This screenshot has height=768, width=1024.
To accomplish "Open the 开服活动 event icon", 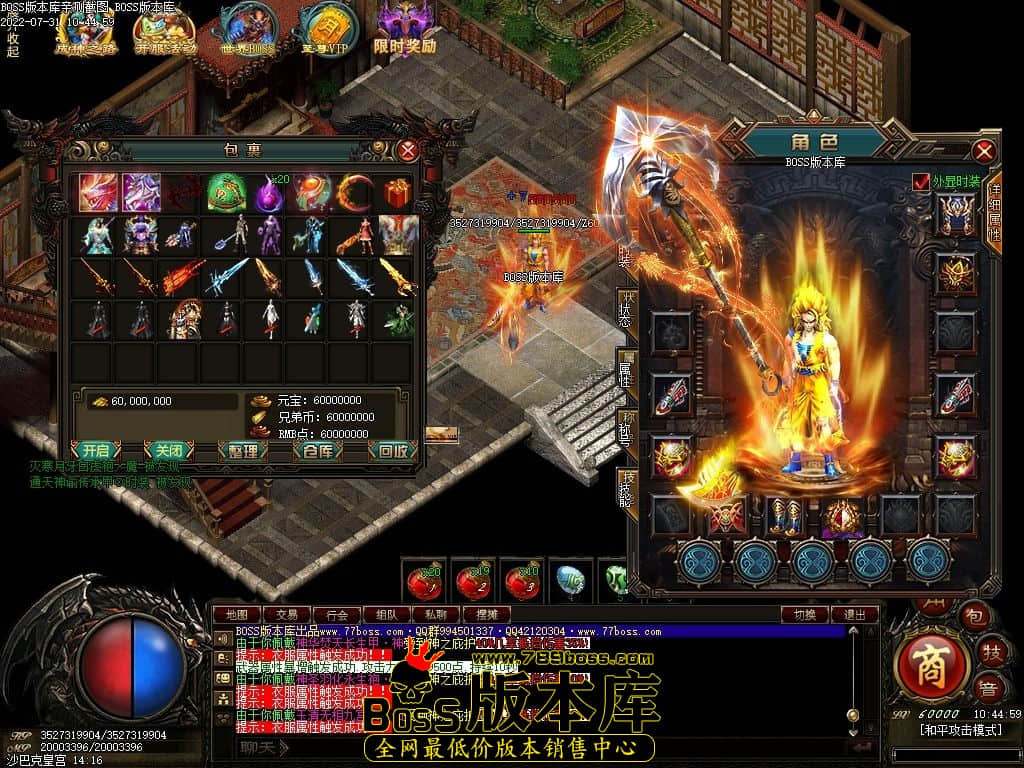I will tap(165, 30).
